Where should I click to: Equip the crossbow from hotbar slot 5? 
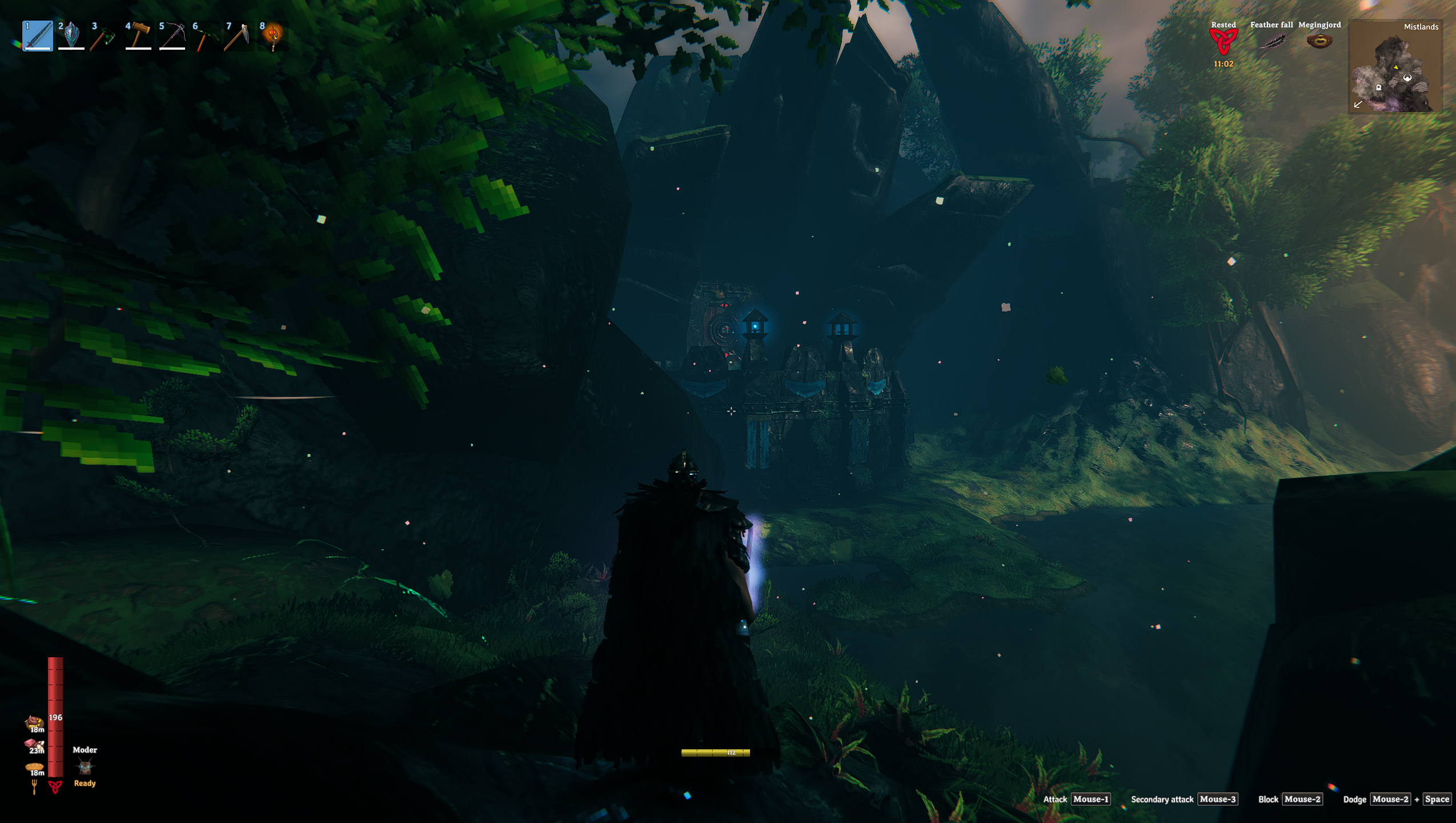pyautogui.click(x=172, y=36)
